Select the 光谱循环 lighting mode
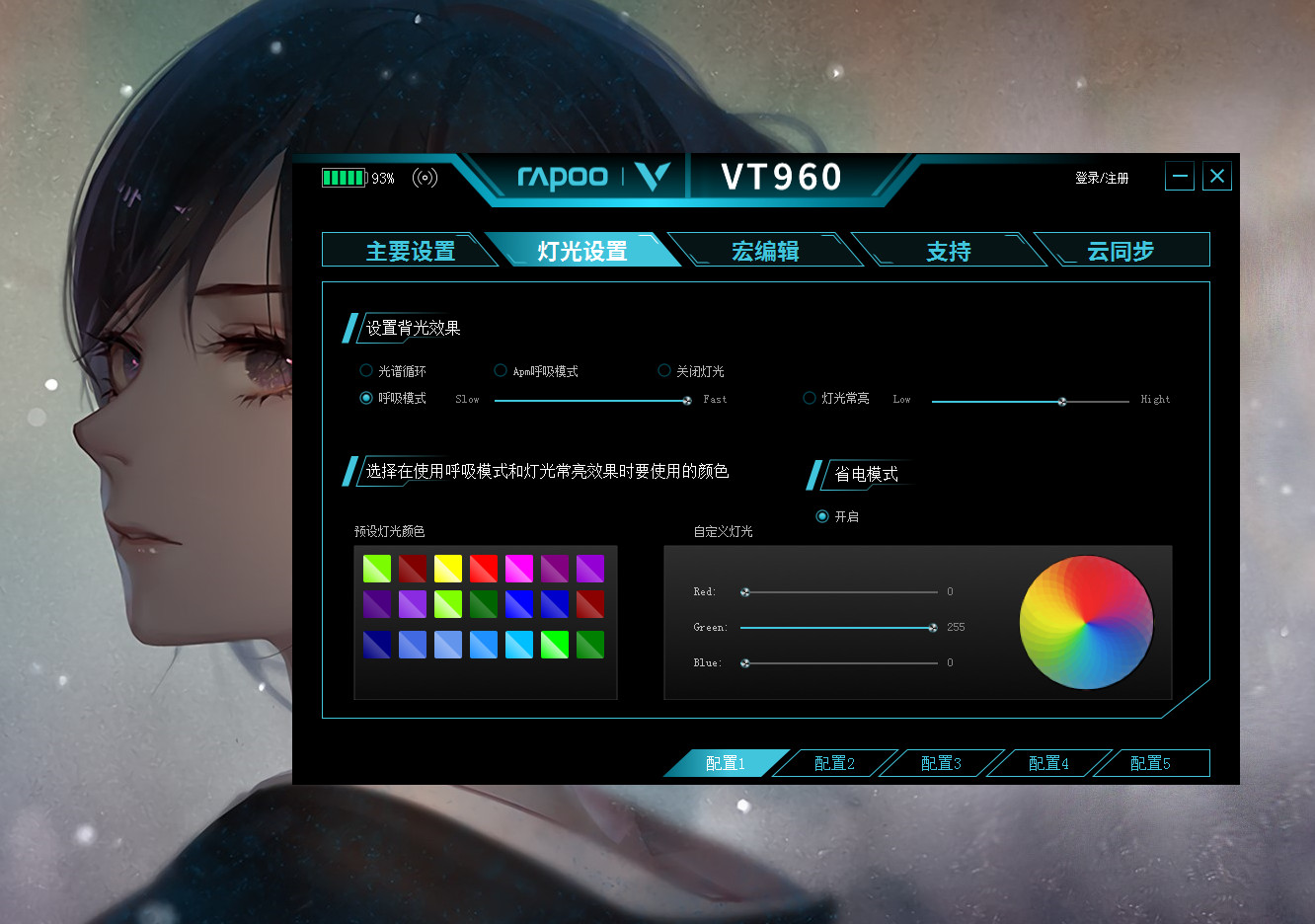Screen dimensions: 1315x924 366,370
